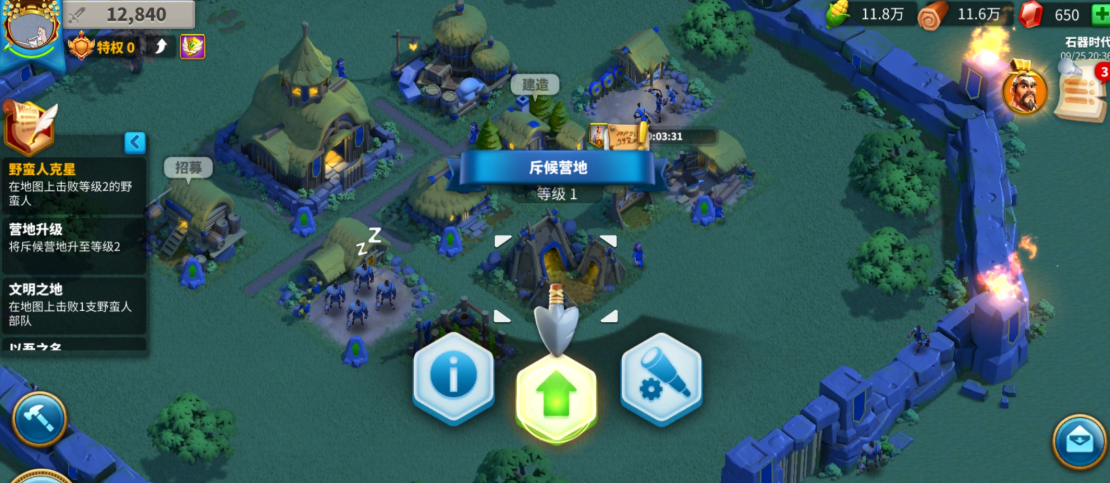The height and width of the screenshot is (483, 1110).
Task: Open the 特权 VIP privileges badge
Action: 103,47
